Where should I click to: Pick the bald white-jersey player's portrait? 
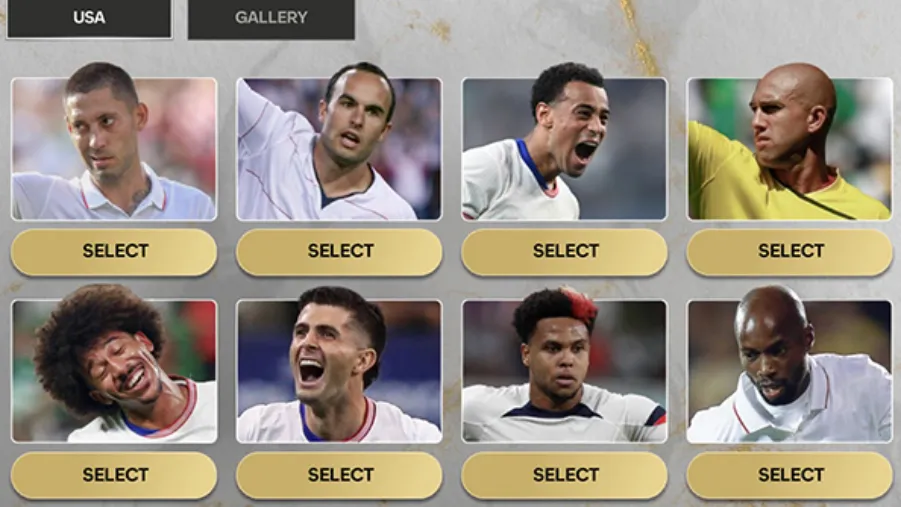pos(789,371)
